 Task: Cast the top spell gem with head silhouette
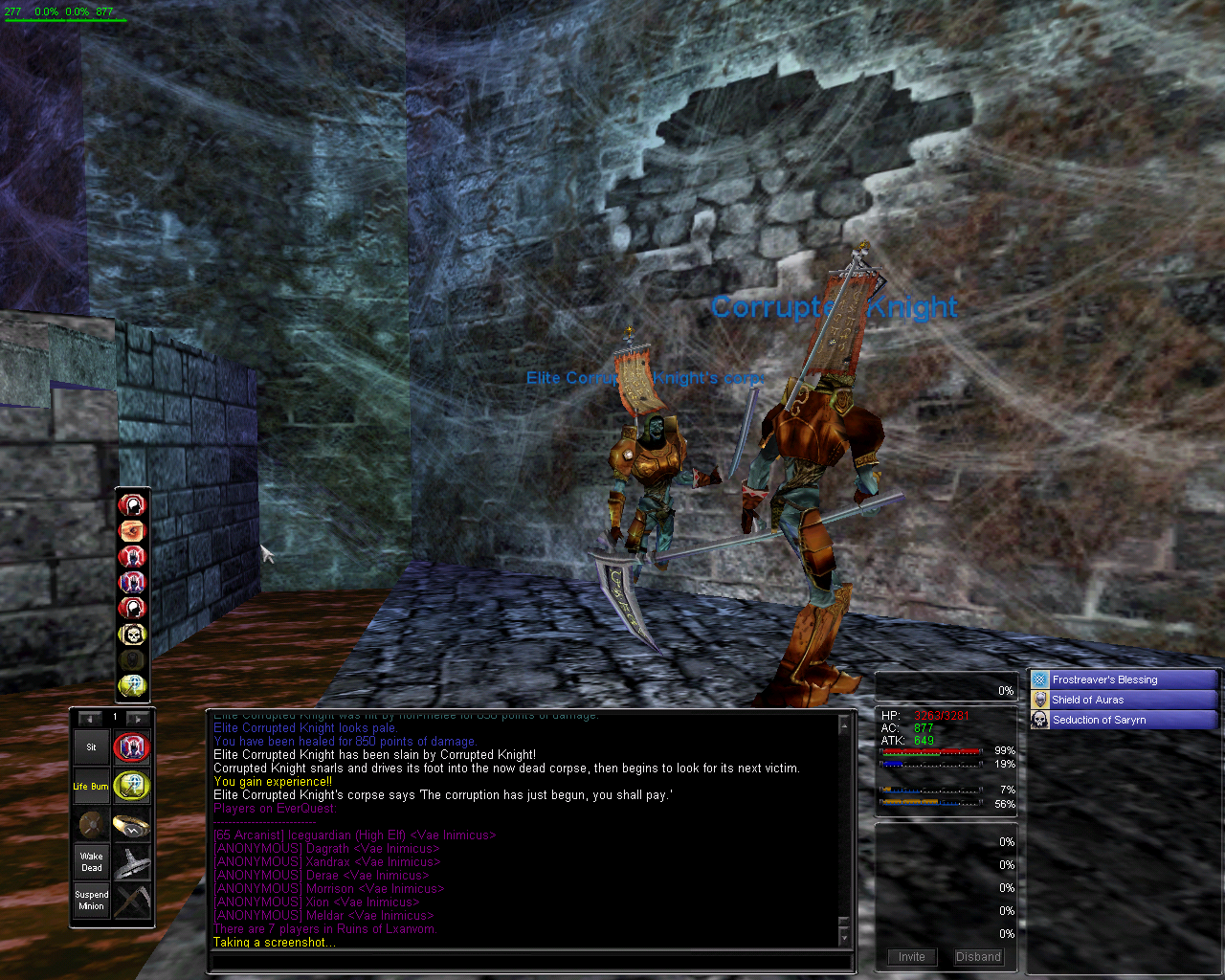point(132,504)
